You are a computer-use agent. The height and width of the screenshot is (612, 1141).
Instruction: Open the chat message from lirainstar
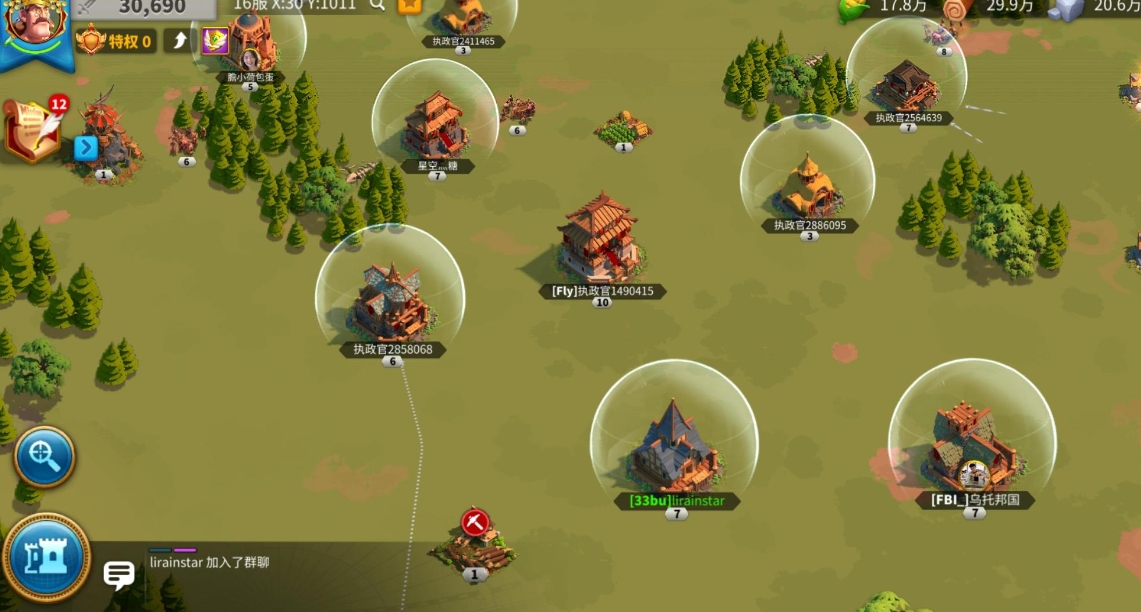coord(209,563)
